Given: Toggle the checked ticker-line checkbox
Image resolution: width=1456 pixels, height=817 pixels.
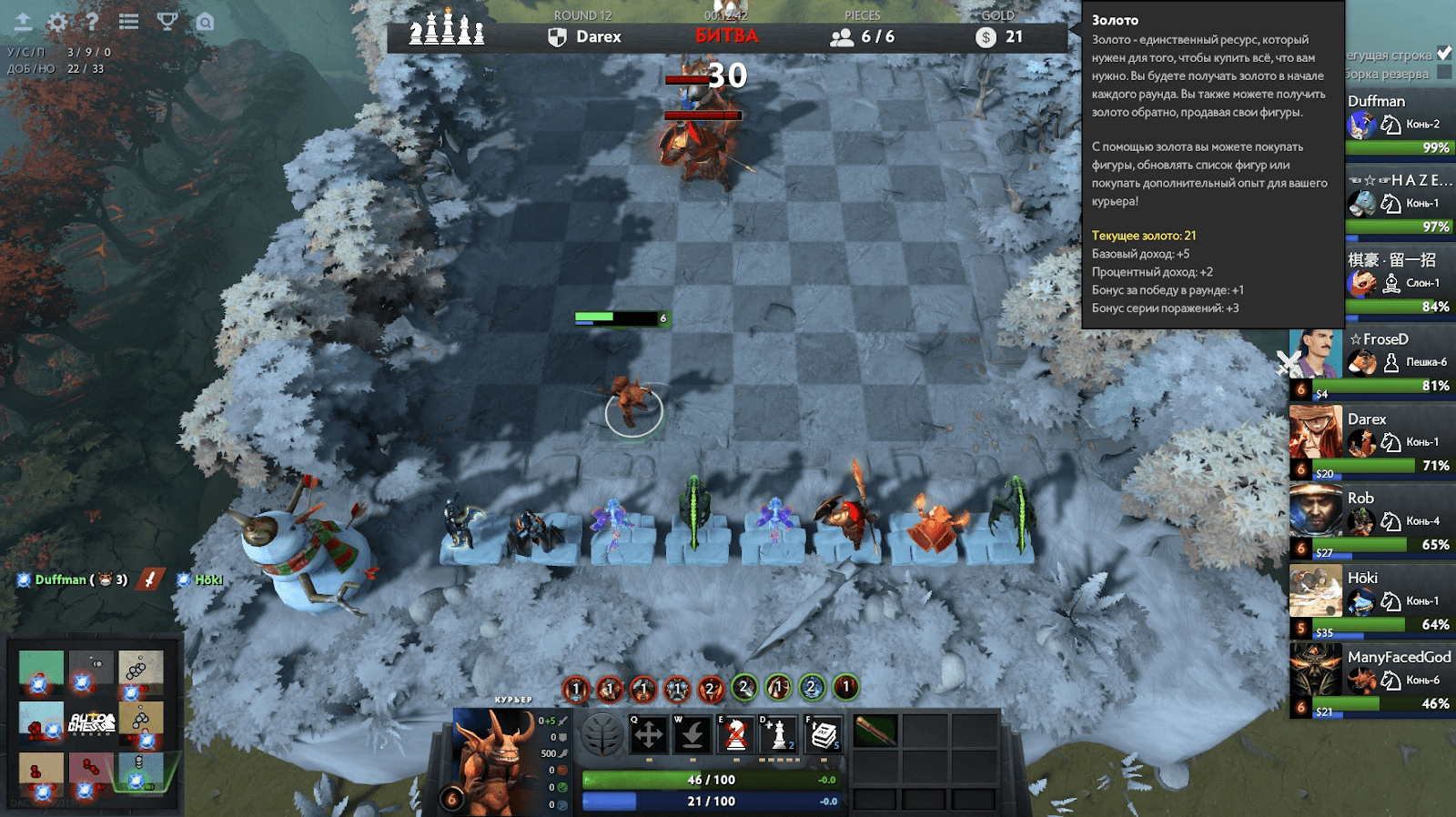Looking at the screenshot, I should (x=1444, y=54).
